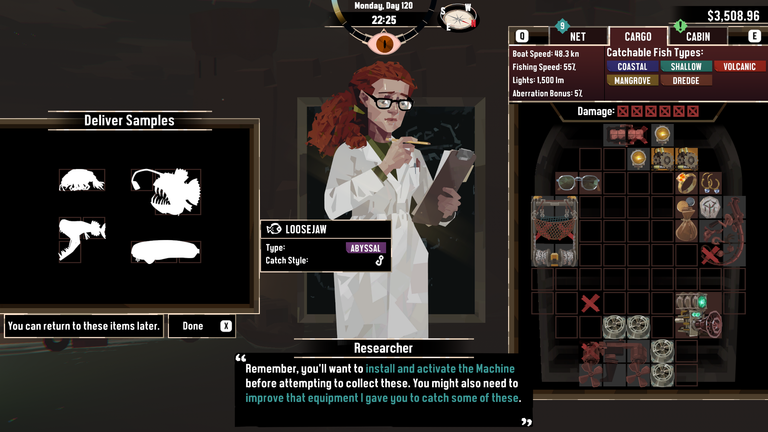The image size is (768, 432).
Task: Select the trawl net equipment in cargo
Action: pos(555,231)
